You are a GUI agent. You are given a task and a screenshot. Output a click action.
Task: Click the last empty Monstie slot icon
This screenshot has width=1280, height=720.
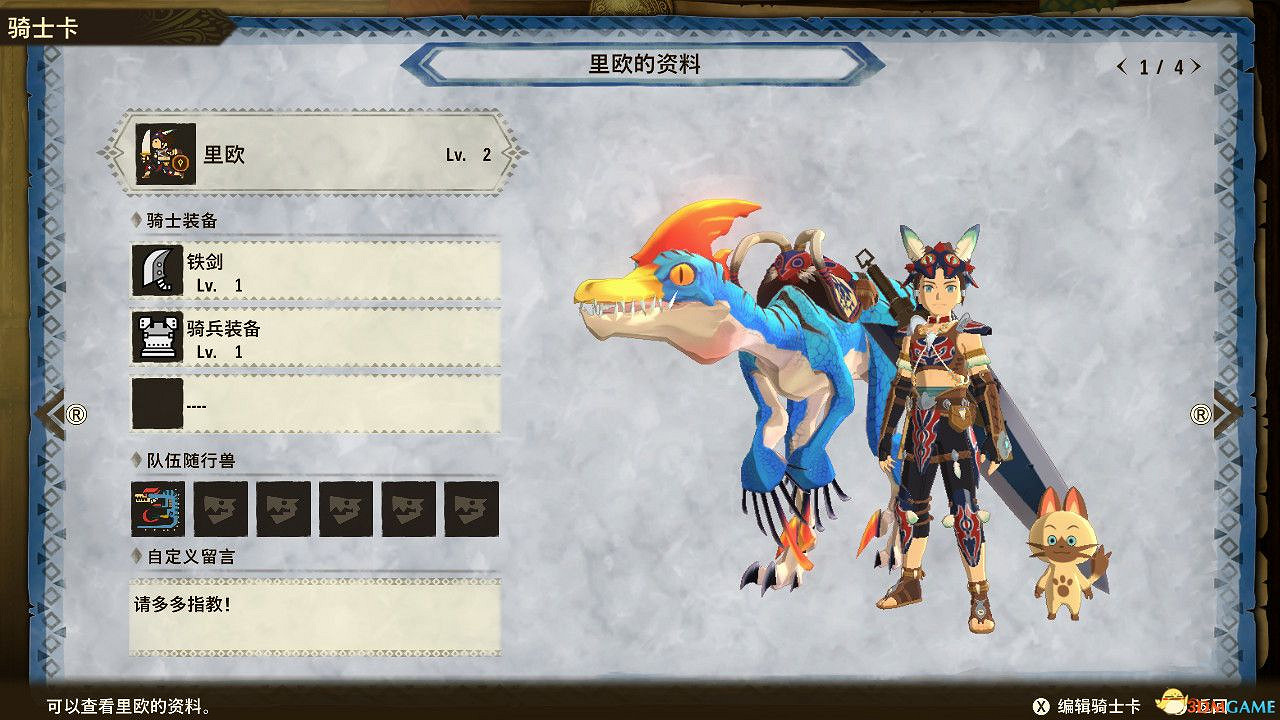pos(472,508)
